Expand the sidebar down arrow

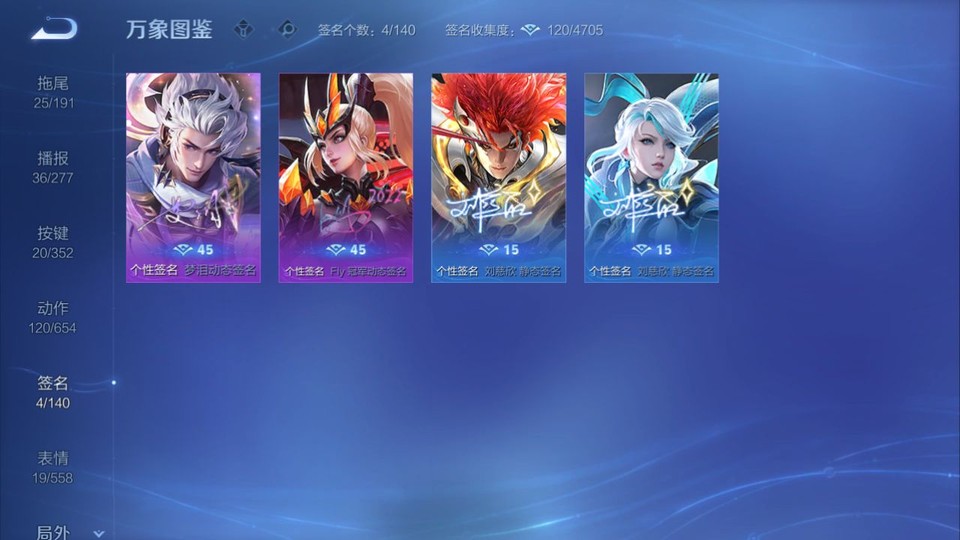98,534
